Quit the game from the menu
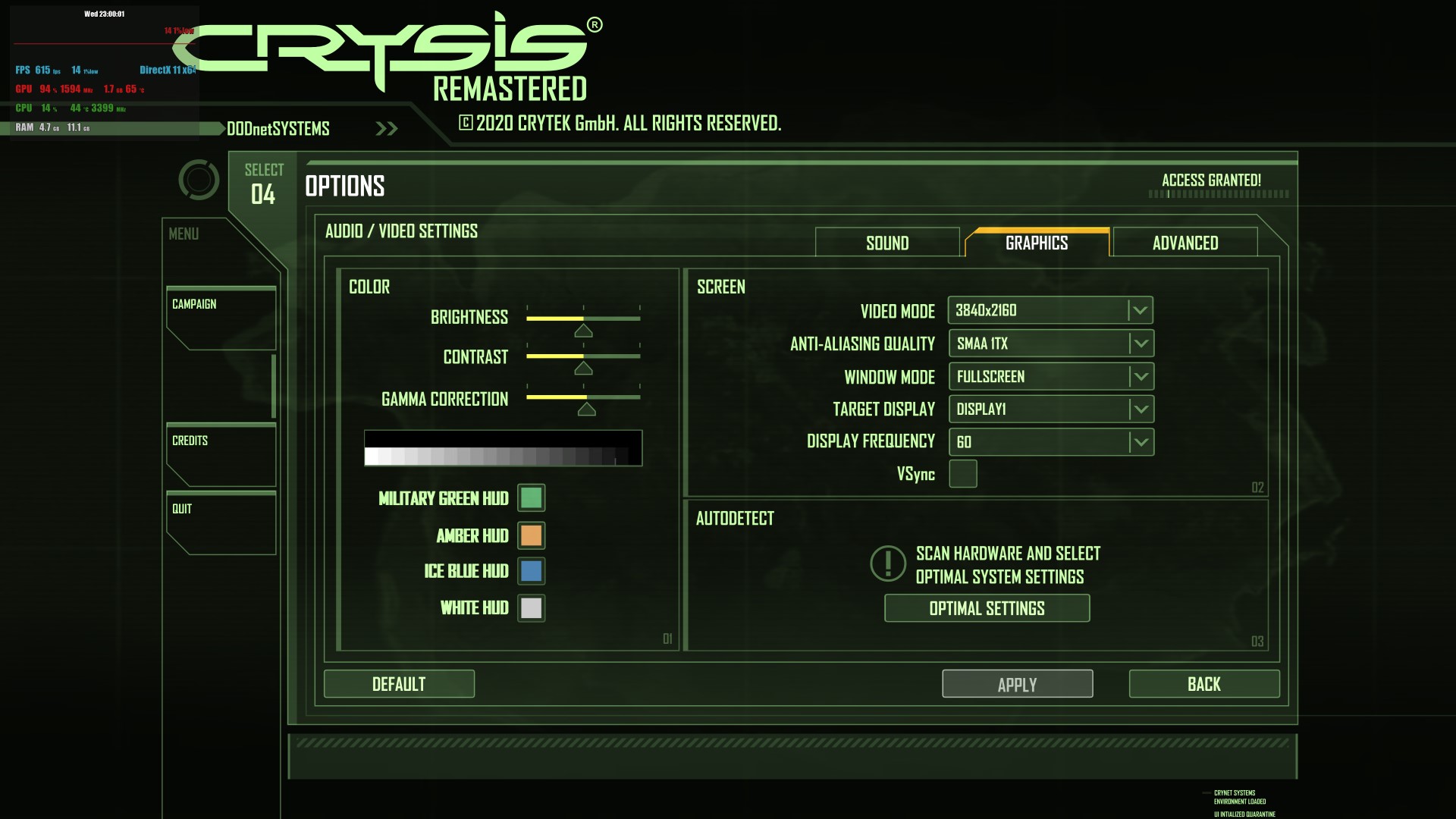This screenshot has height=819, width=1456. click(x=220, y=522)
